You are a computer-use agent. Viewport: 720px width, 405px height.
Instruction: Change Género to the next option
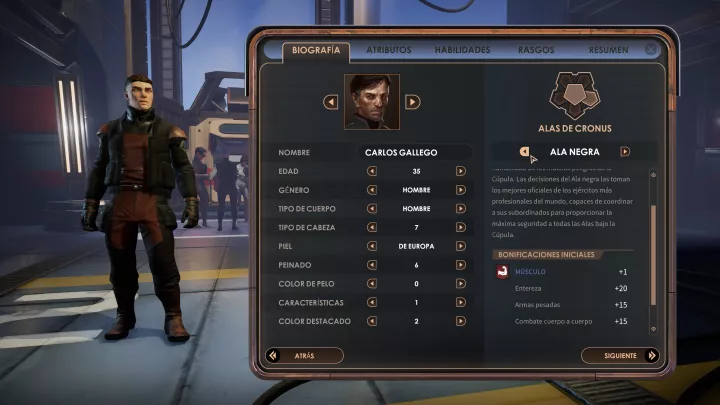tap(460, 189)
